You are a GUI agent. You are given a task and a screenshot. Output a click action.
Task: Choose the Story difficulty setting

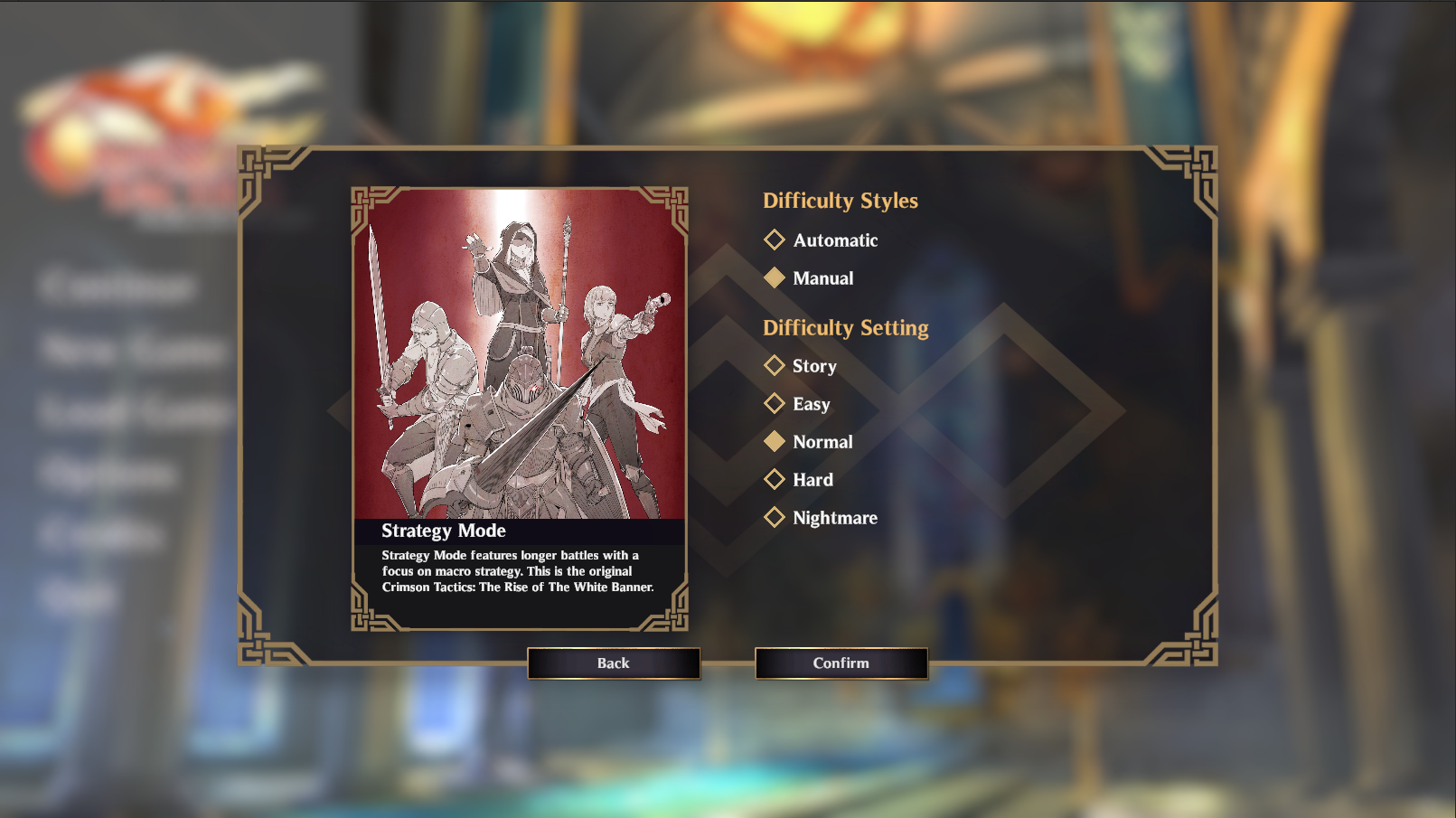(x=813, y=366)
